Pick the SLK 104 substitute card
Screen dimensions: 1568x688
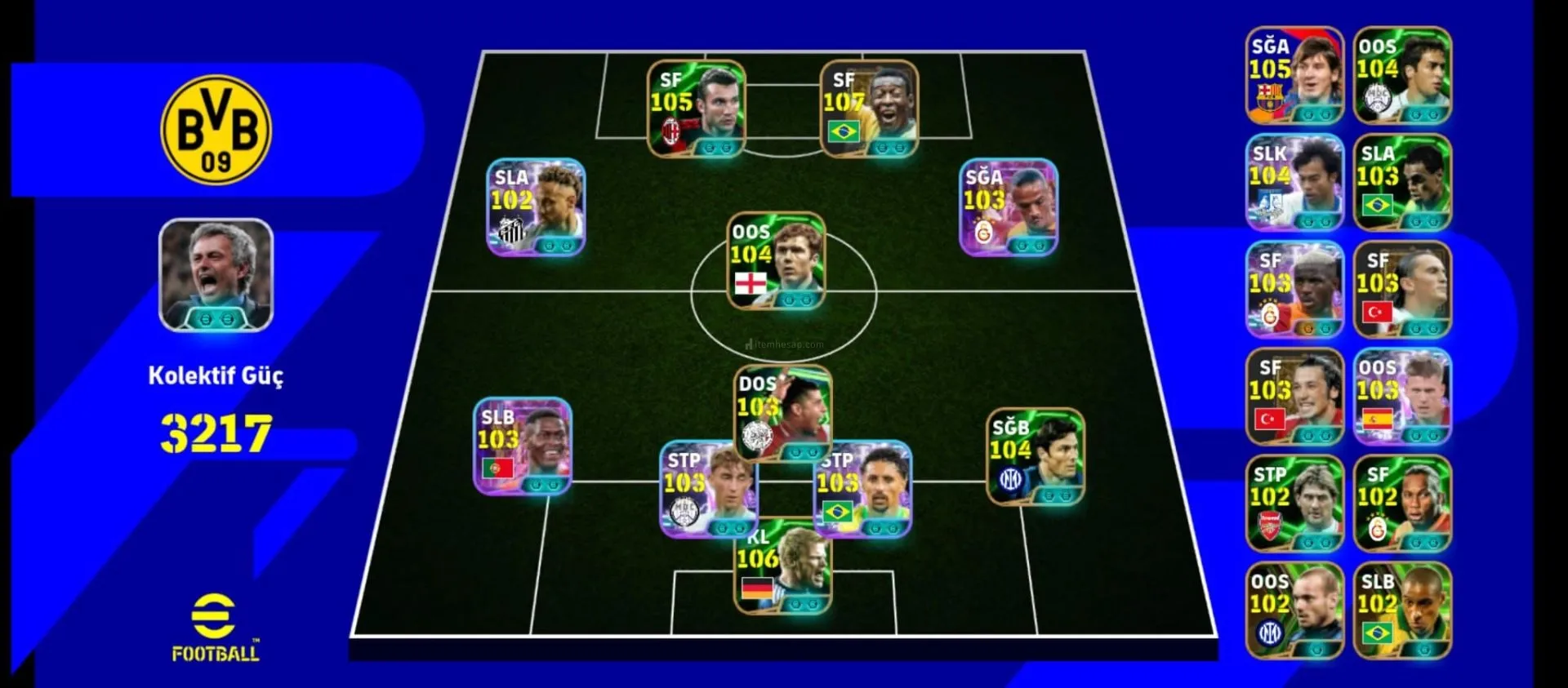point(1294,182)
